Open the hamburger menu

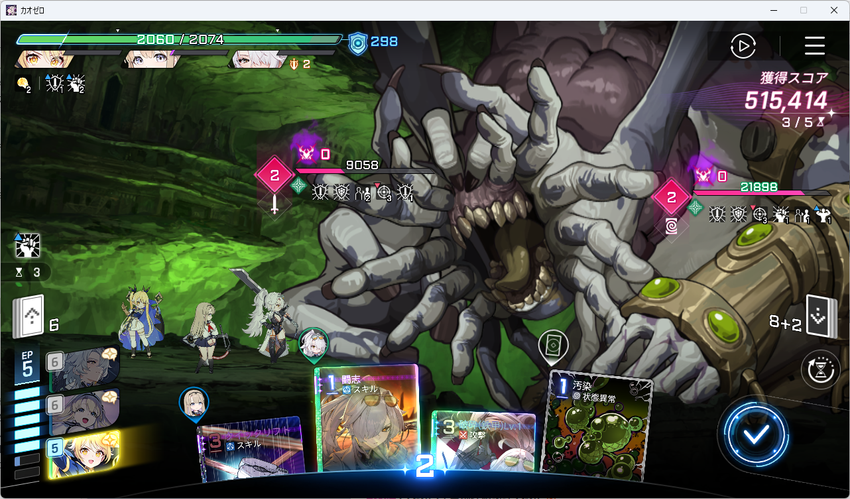pyautogui.click(x=815, y=46)
